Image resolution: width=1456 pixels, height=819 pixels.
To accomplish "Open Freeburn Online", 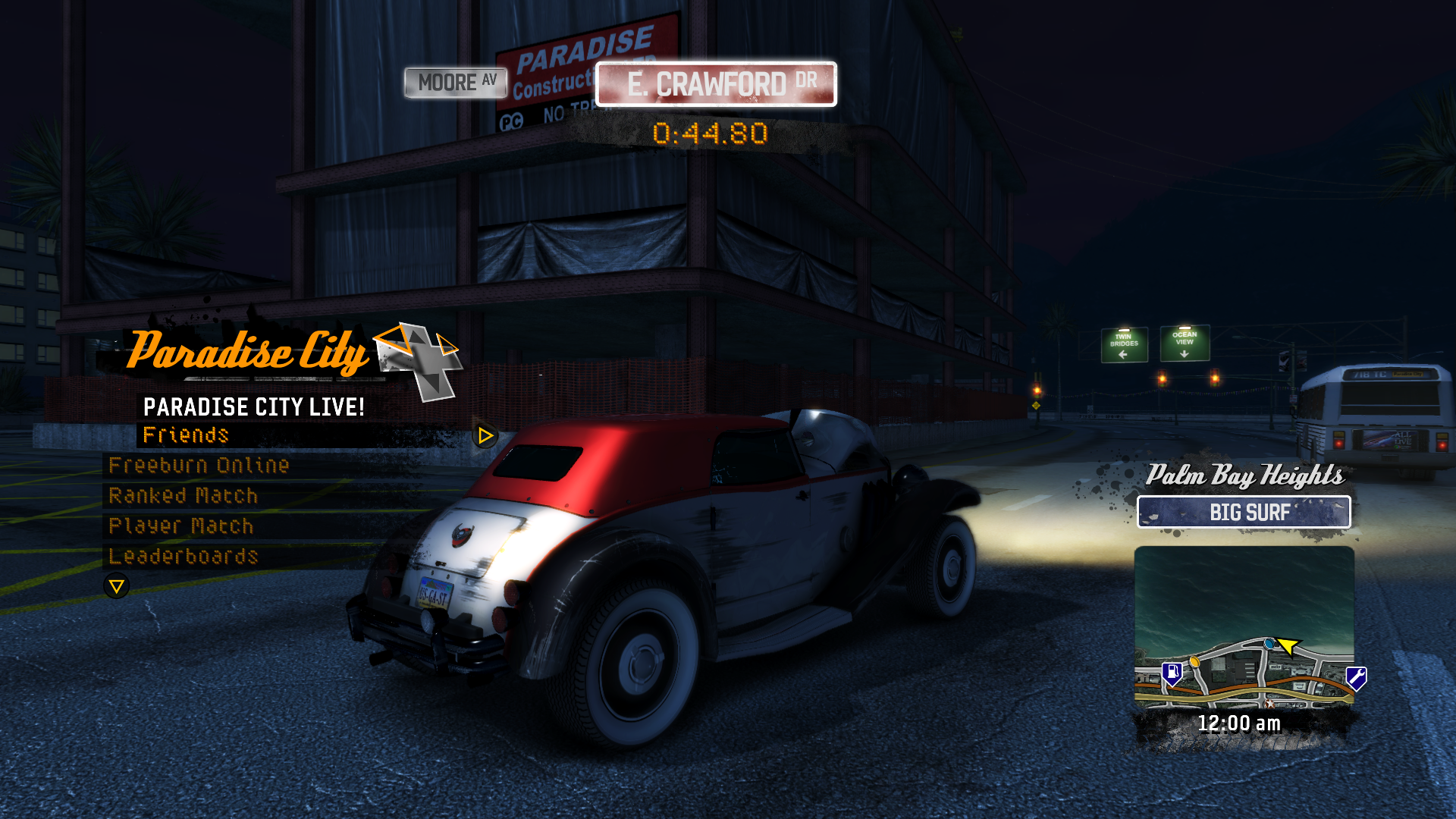I will tap(199, 466).
